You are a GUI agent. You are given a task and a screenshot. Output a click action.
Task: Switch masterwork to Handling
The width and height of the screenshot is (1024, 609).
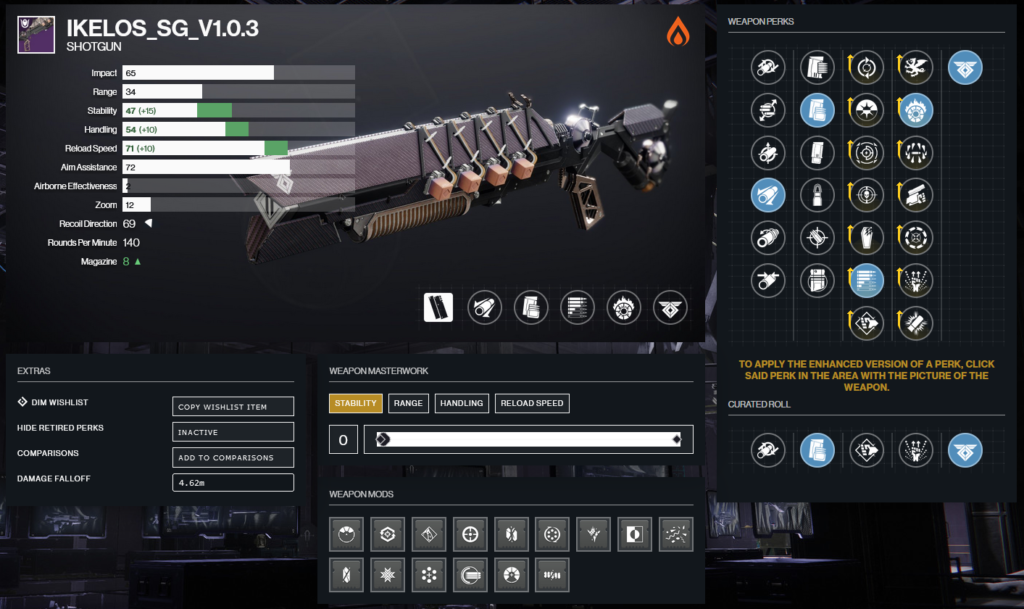(461, 403)
